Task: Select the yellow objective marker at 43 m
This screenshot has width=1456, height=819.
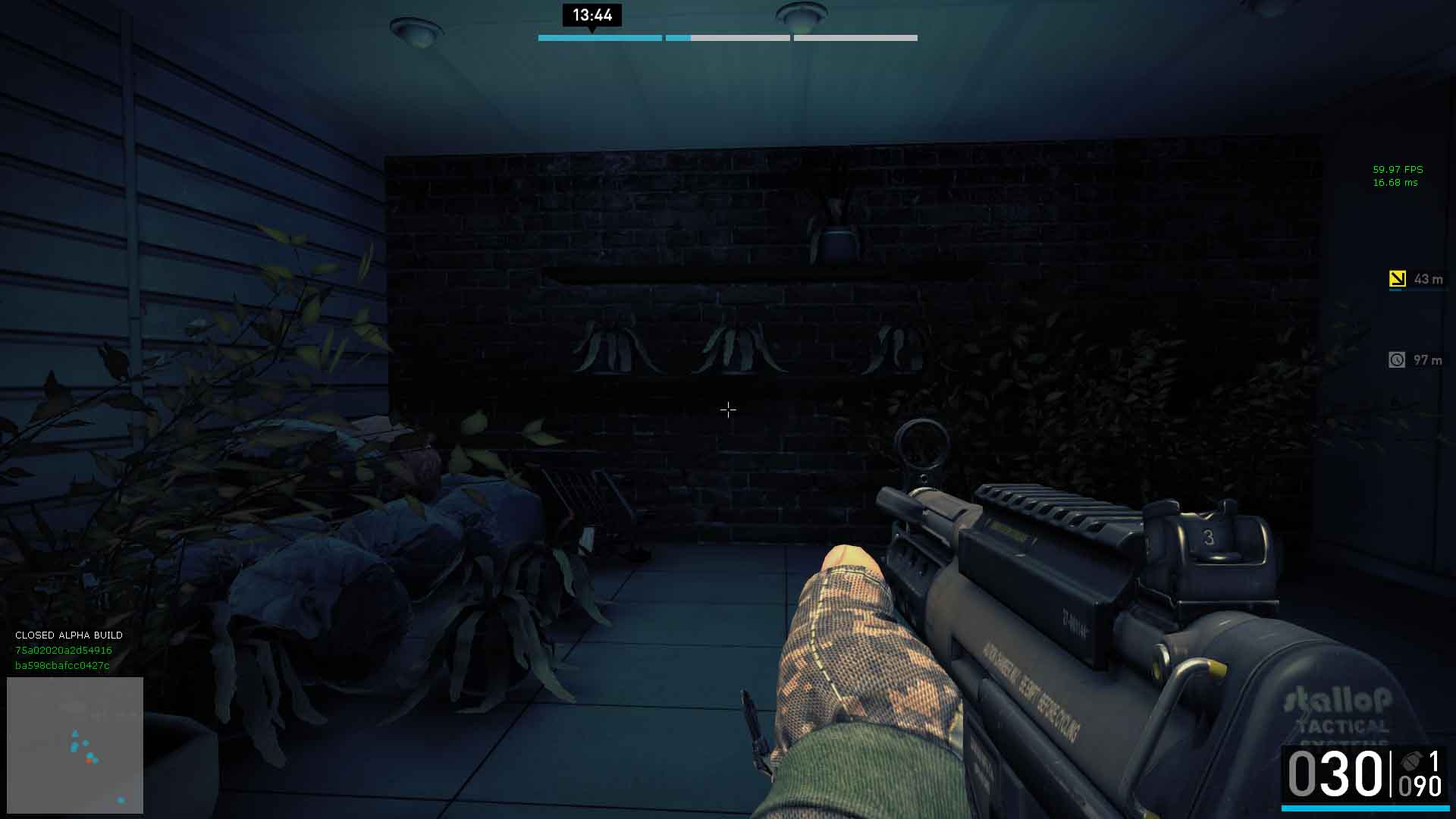Action: coord(1397,279)
